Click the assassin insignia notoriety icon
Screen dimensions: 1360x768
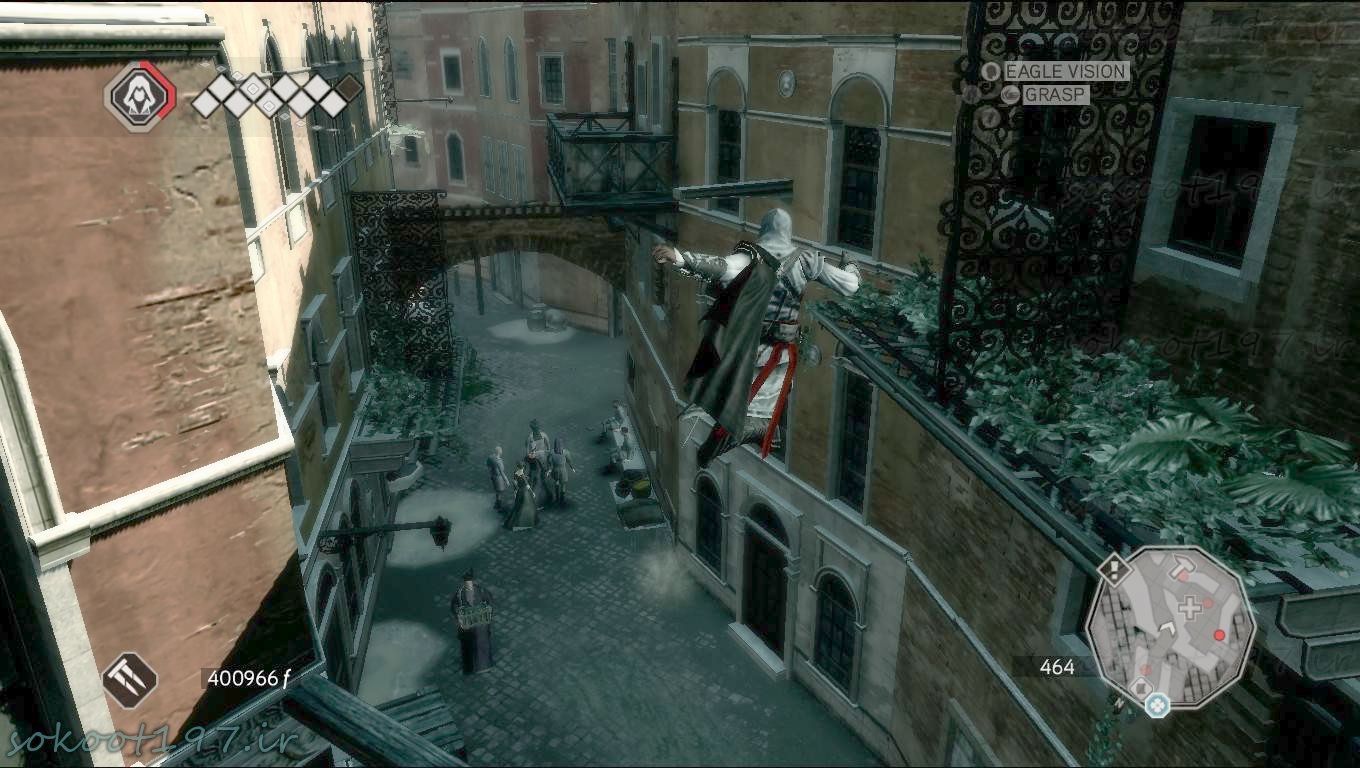pos(139,96)
